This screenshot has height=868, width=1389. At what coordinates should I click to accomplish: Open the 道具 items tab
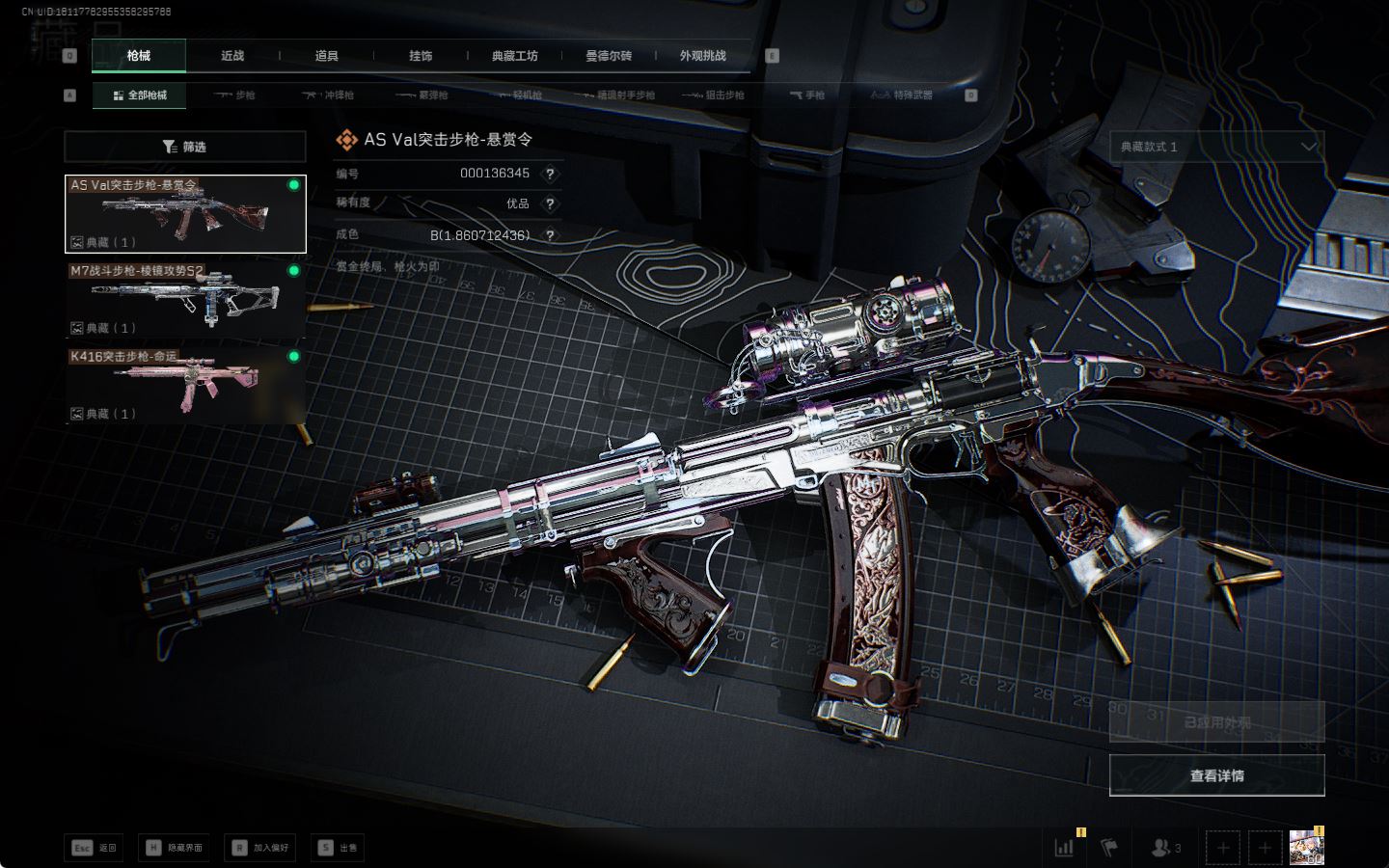[x=327, y=56]
